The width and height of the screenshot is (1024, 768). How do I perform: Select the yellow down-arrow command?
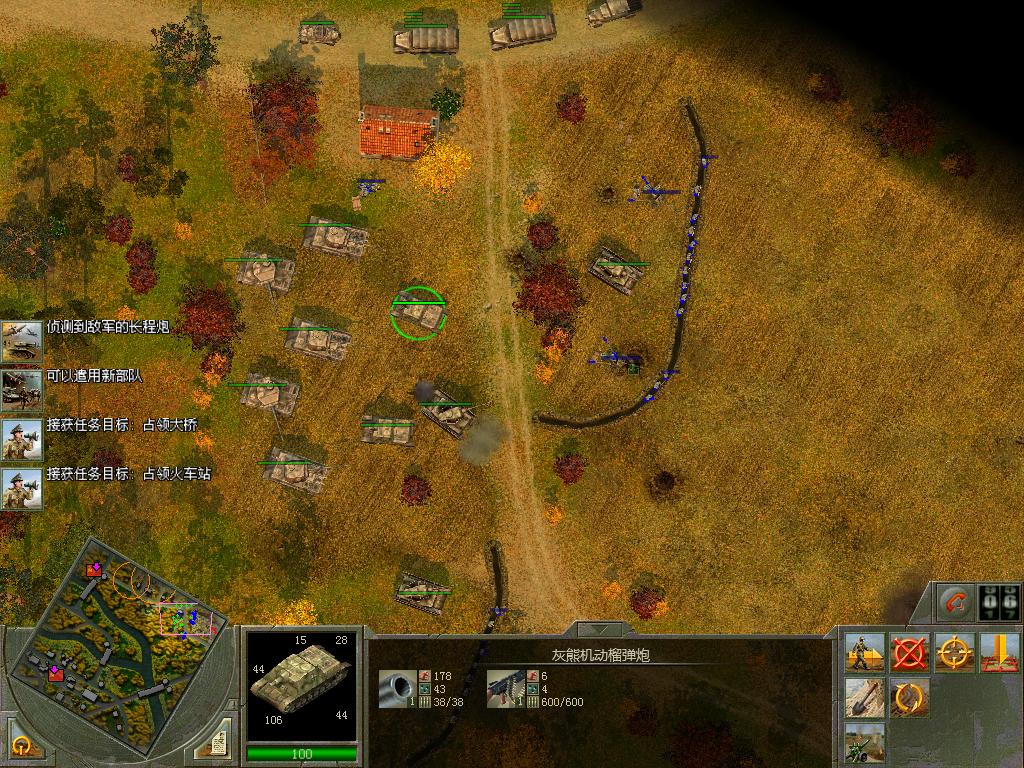point(999,653)
